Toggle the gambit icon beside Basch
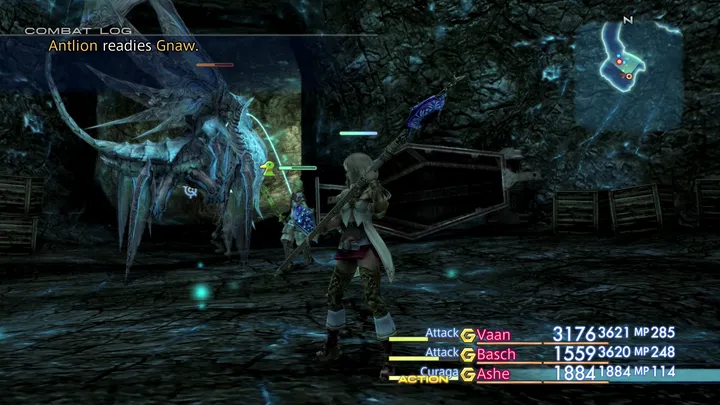Viewport: 720px width, 405px height. pyautogui.click(x=467, y=354)
